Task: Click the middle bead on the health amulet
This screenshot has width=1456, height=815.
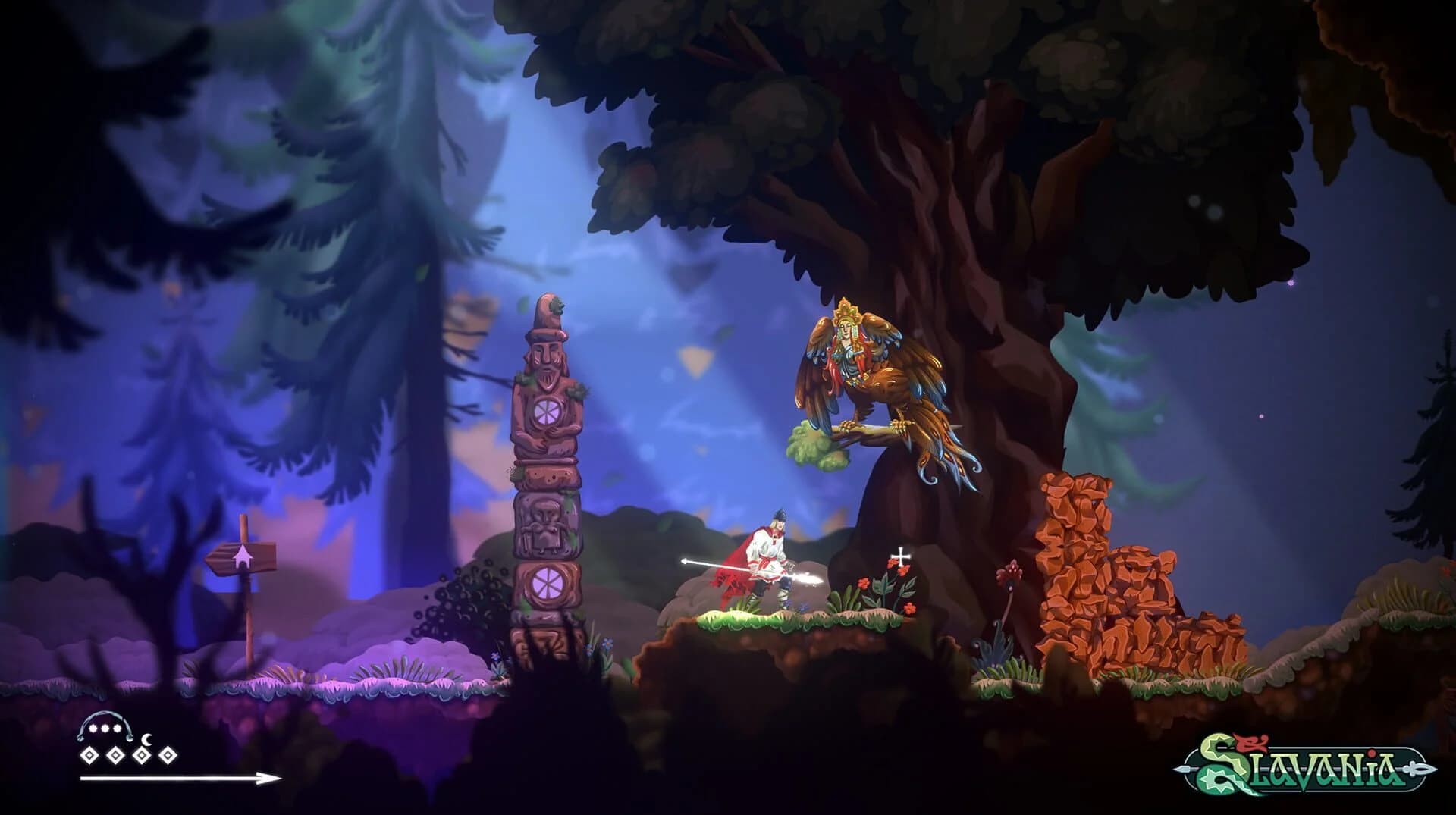Action: (x=105, y=728)
